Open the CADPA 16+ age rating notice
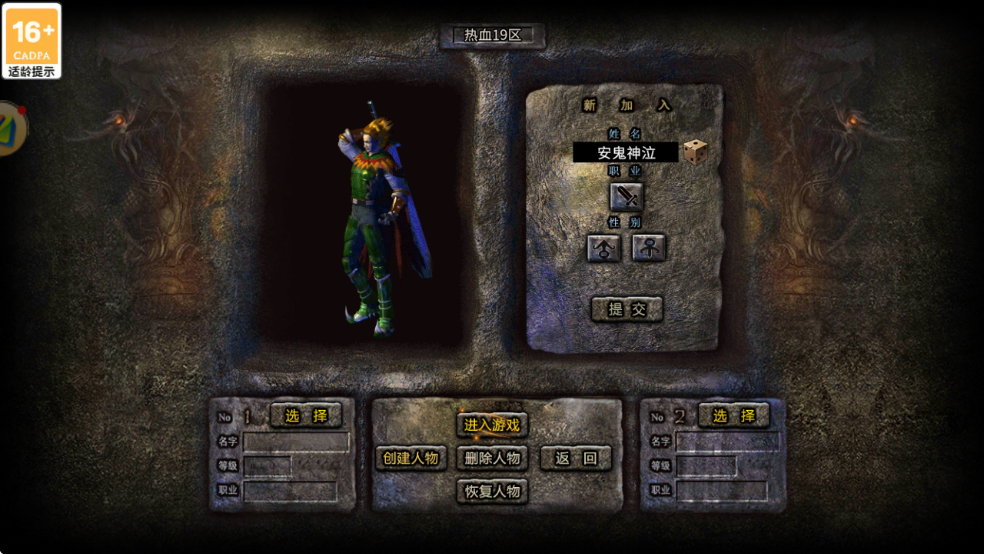 coord(32,41)
